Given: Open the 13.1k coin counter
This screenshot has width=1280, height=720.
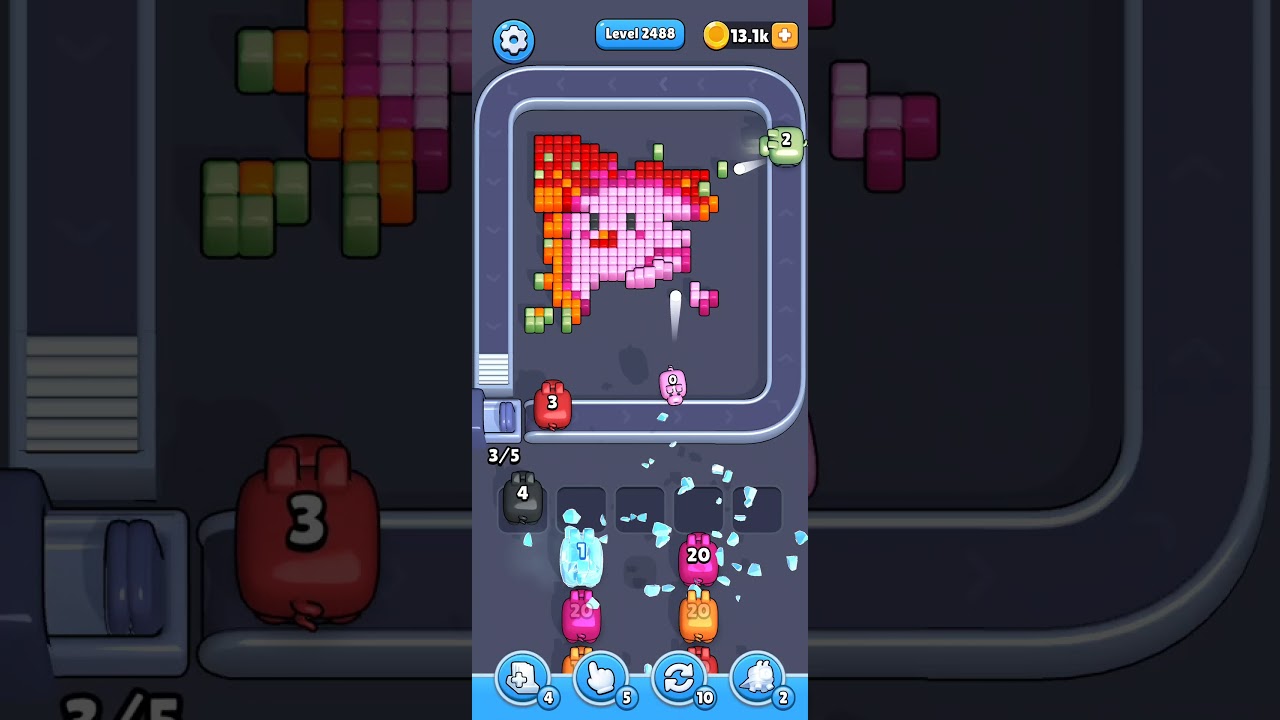Looking at the screenshot, I should click(x=748, y=34).
